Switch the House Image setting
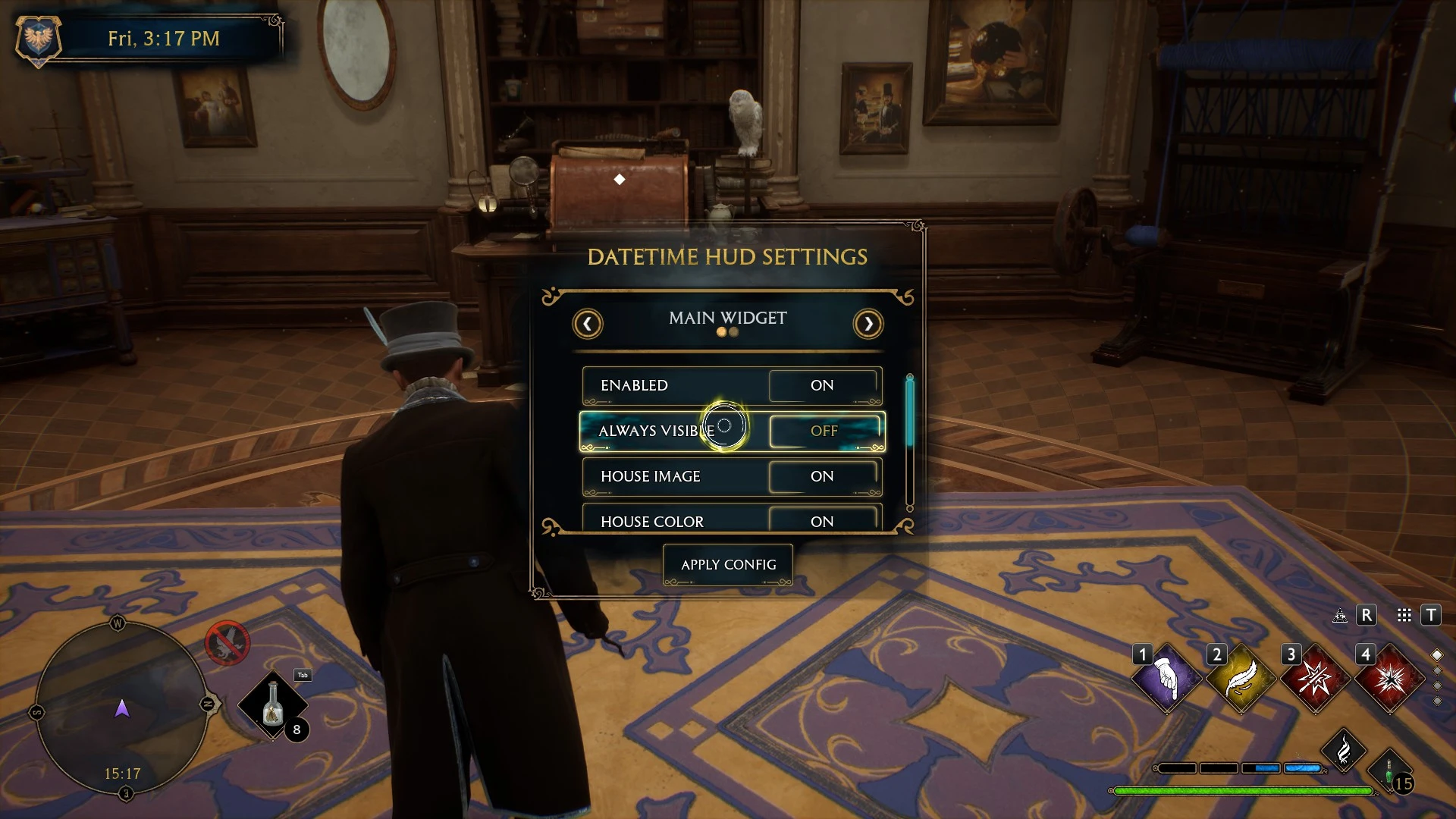 coord(824,477)
